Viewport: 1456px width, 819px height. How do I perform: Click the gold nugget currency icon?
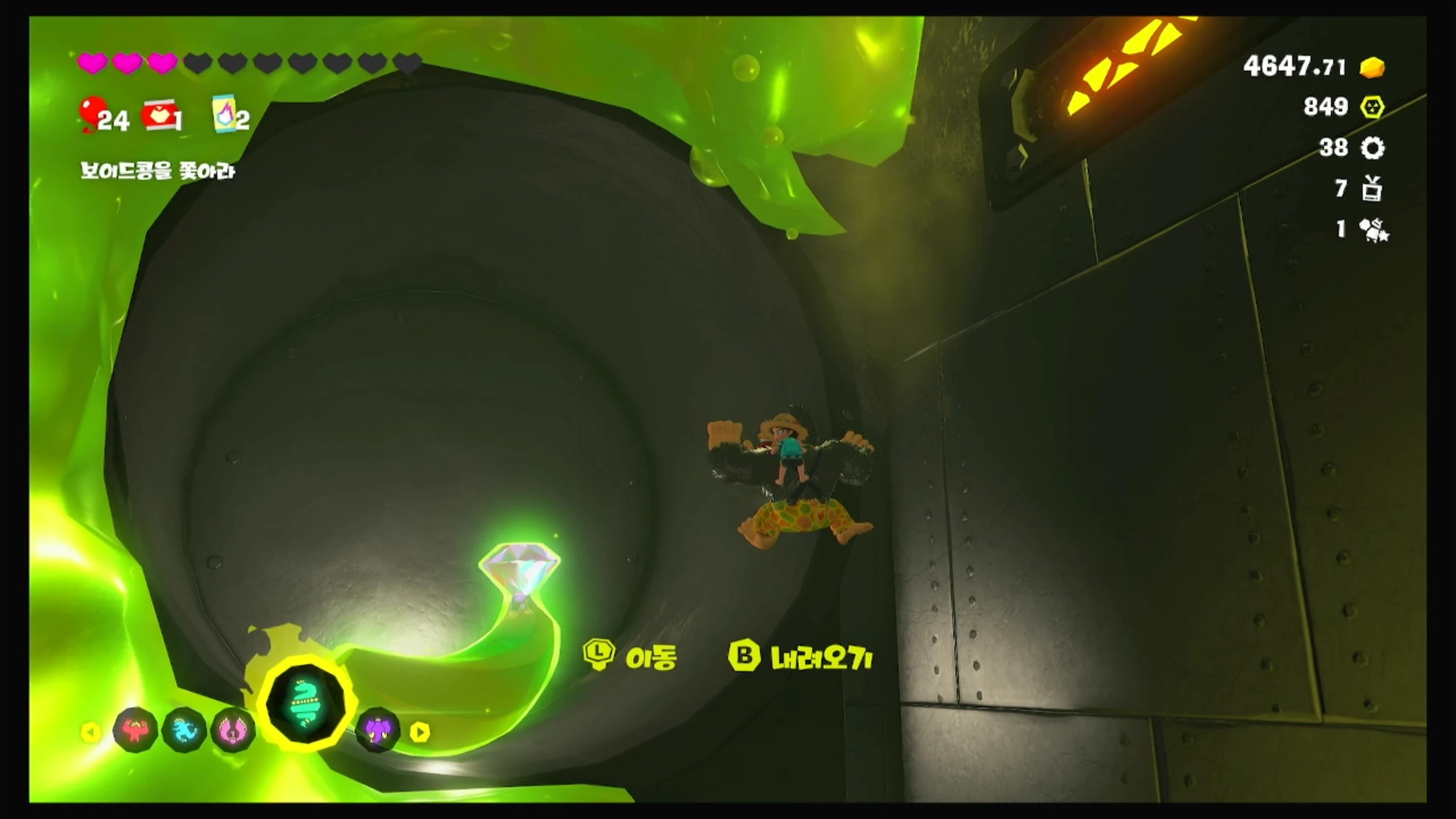click(x=1372, y=67)
